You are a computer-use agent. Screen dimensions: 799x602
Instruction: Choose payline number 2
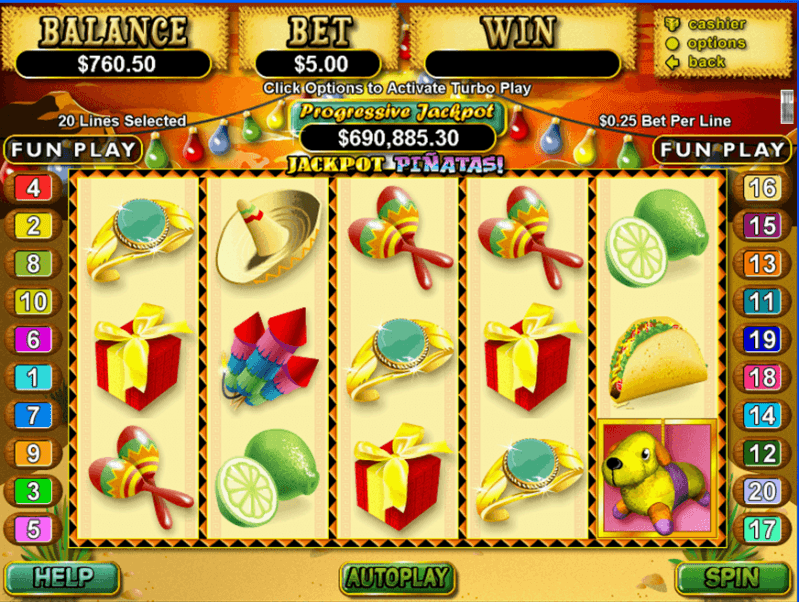click(33, 225)
